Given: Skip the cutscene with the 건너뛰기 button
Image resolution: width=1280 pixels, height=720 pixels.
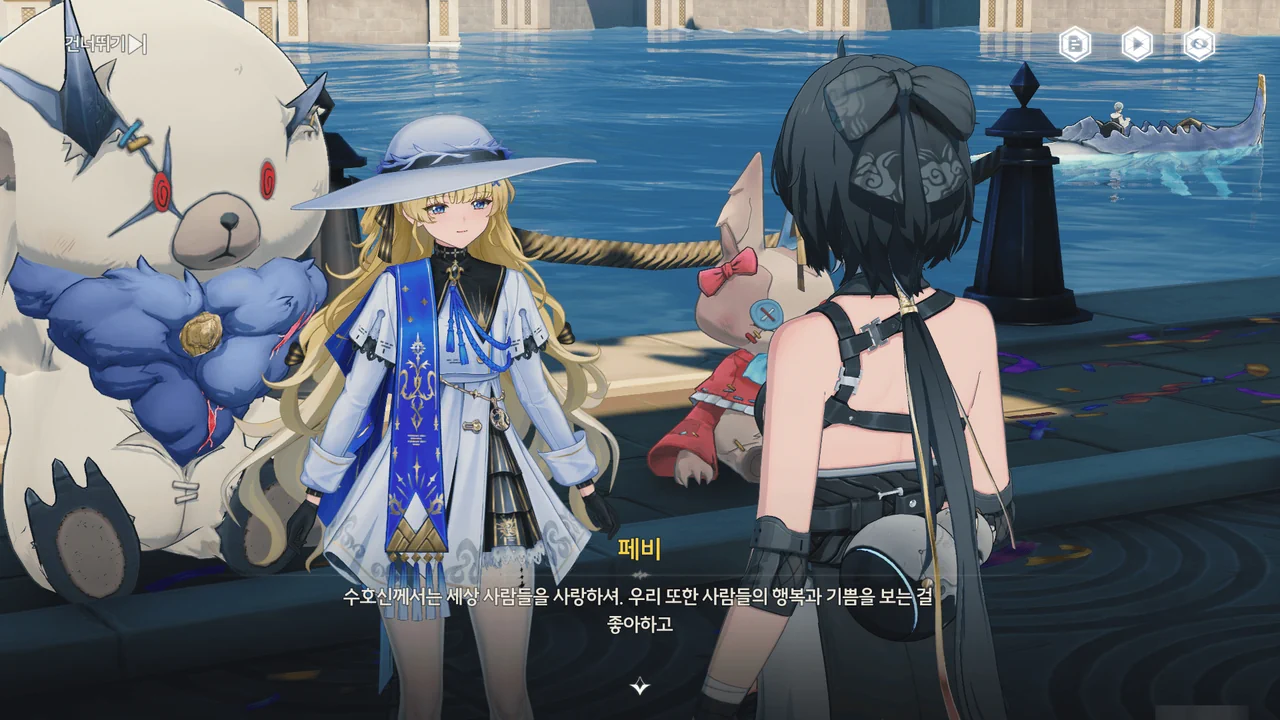Looking at the screenshot, I should click(106, 44).
